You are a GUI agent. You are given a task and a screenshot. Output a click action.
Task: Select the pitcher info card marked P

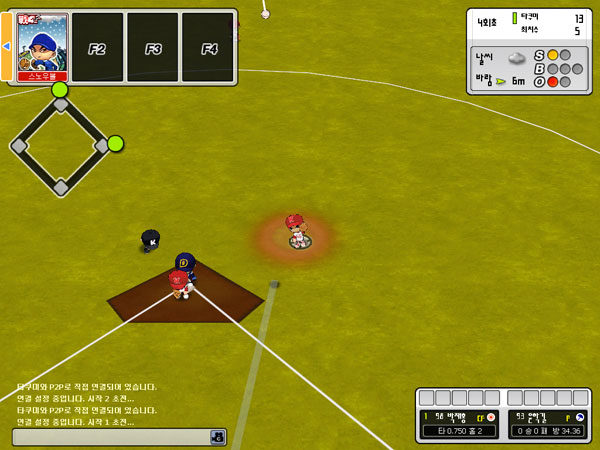coord(549,423)
